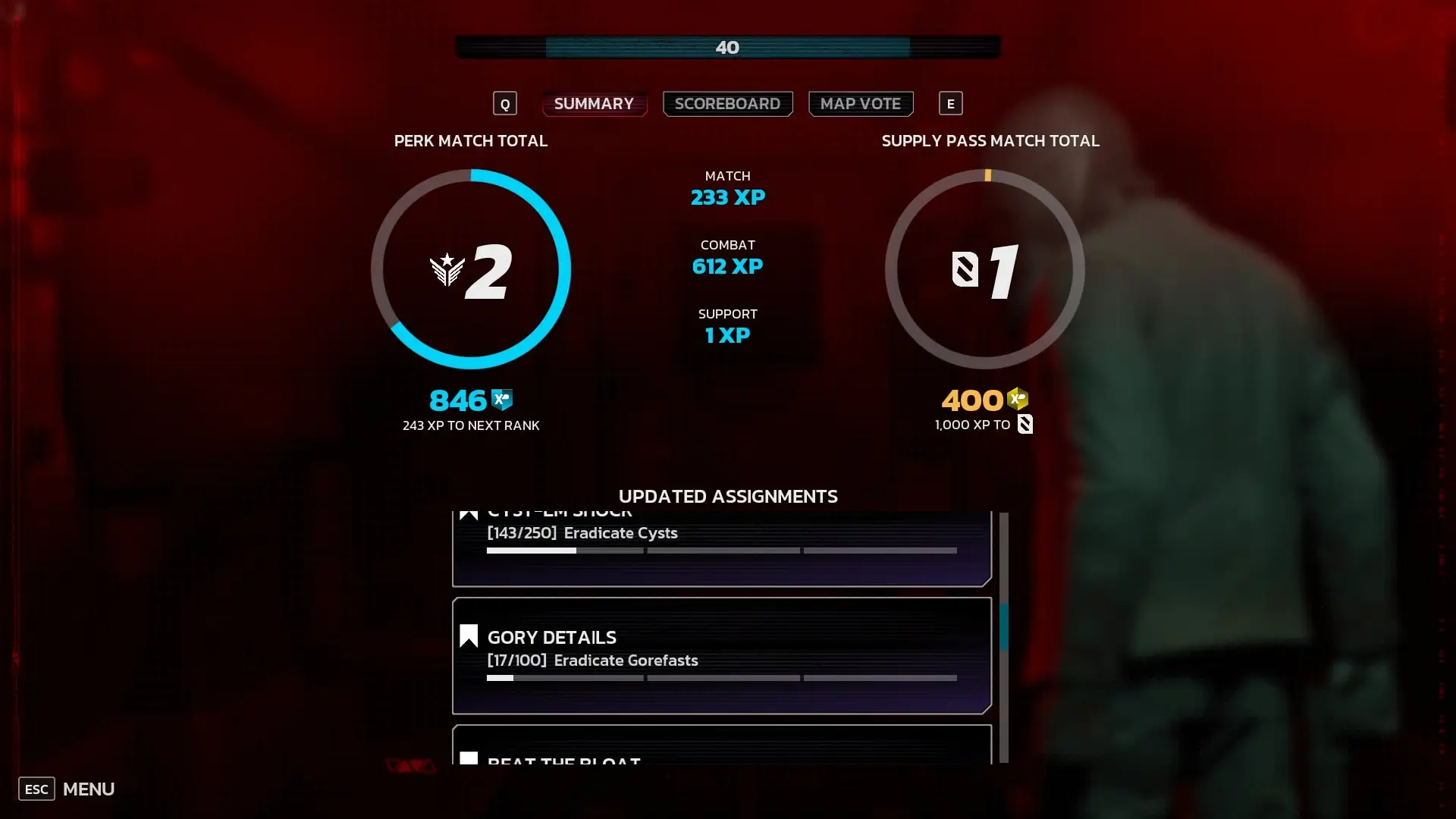Open the Scoreboard tab

point(727,104)
